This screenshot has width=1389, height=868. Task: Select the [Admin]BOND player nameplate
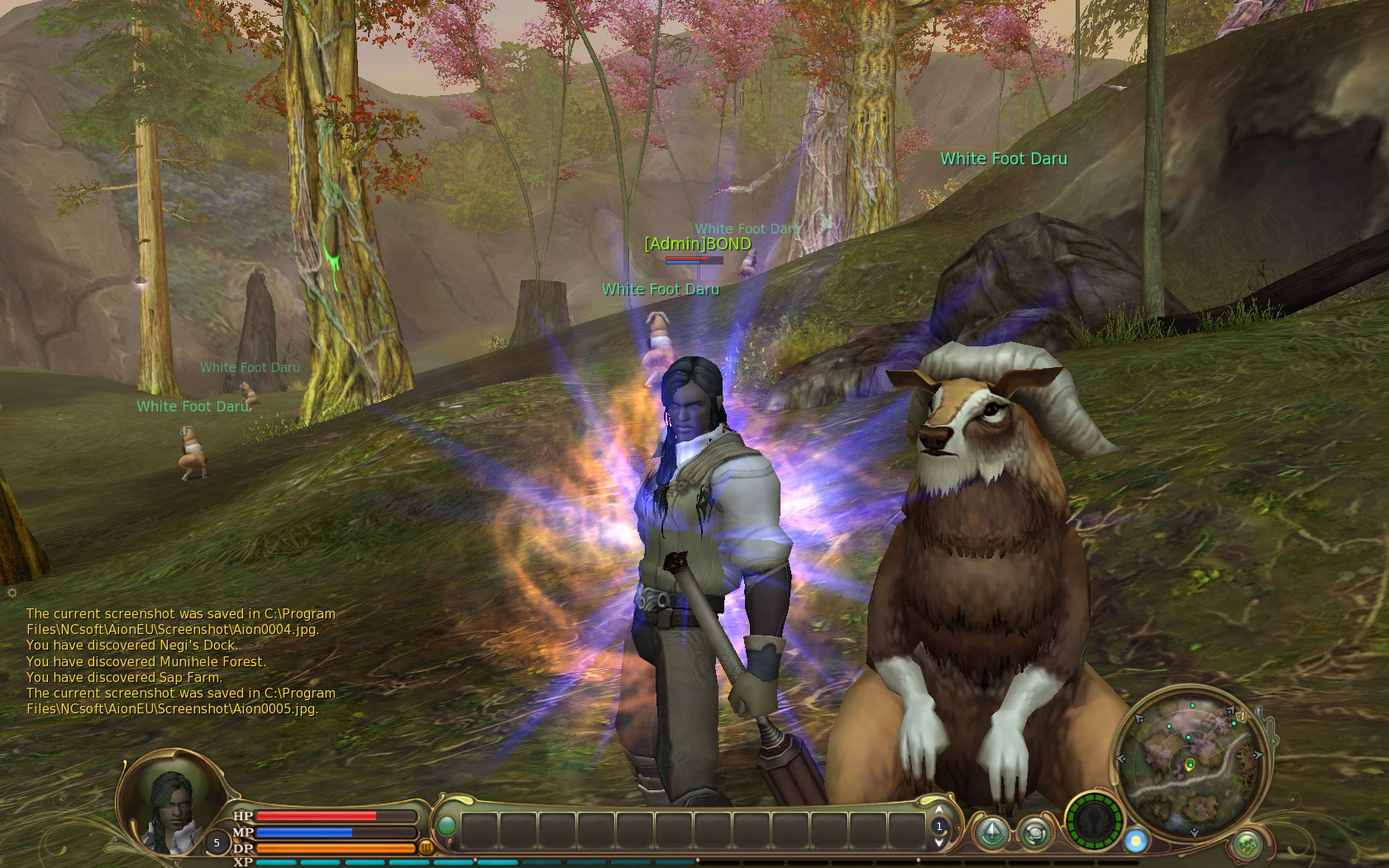697,244
